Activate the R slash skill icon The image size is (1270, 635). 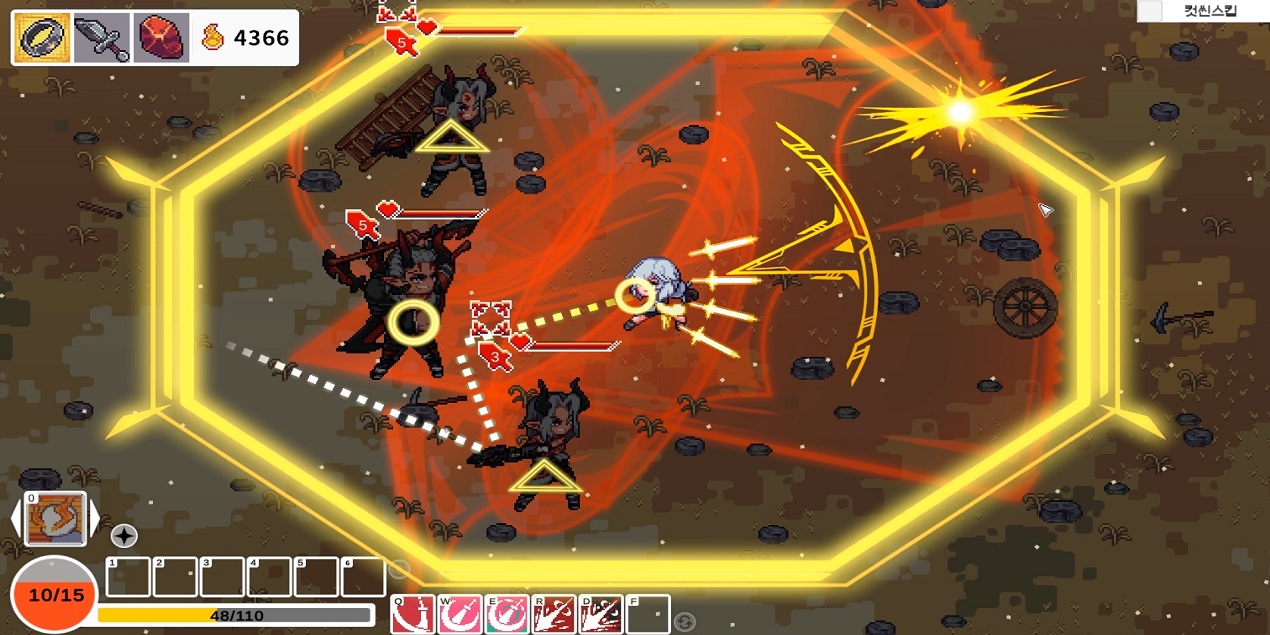click(x=553, y=614)
